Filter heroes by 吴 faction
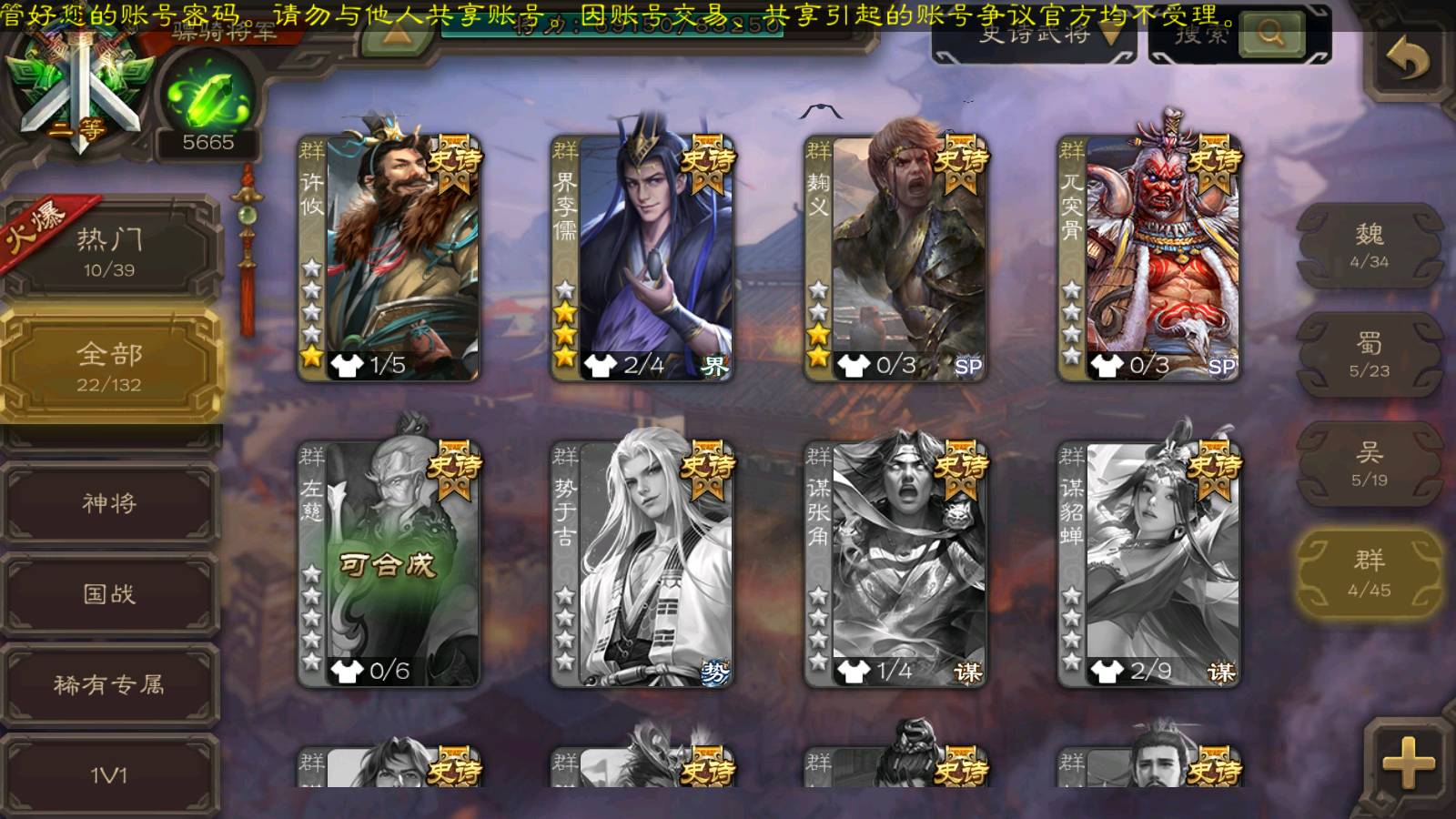This screenshot has height=819, width=1456. pyautogui.click(x=1369, y=464)
